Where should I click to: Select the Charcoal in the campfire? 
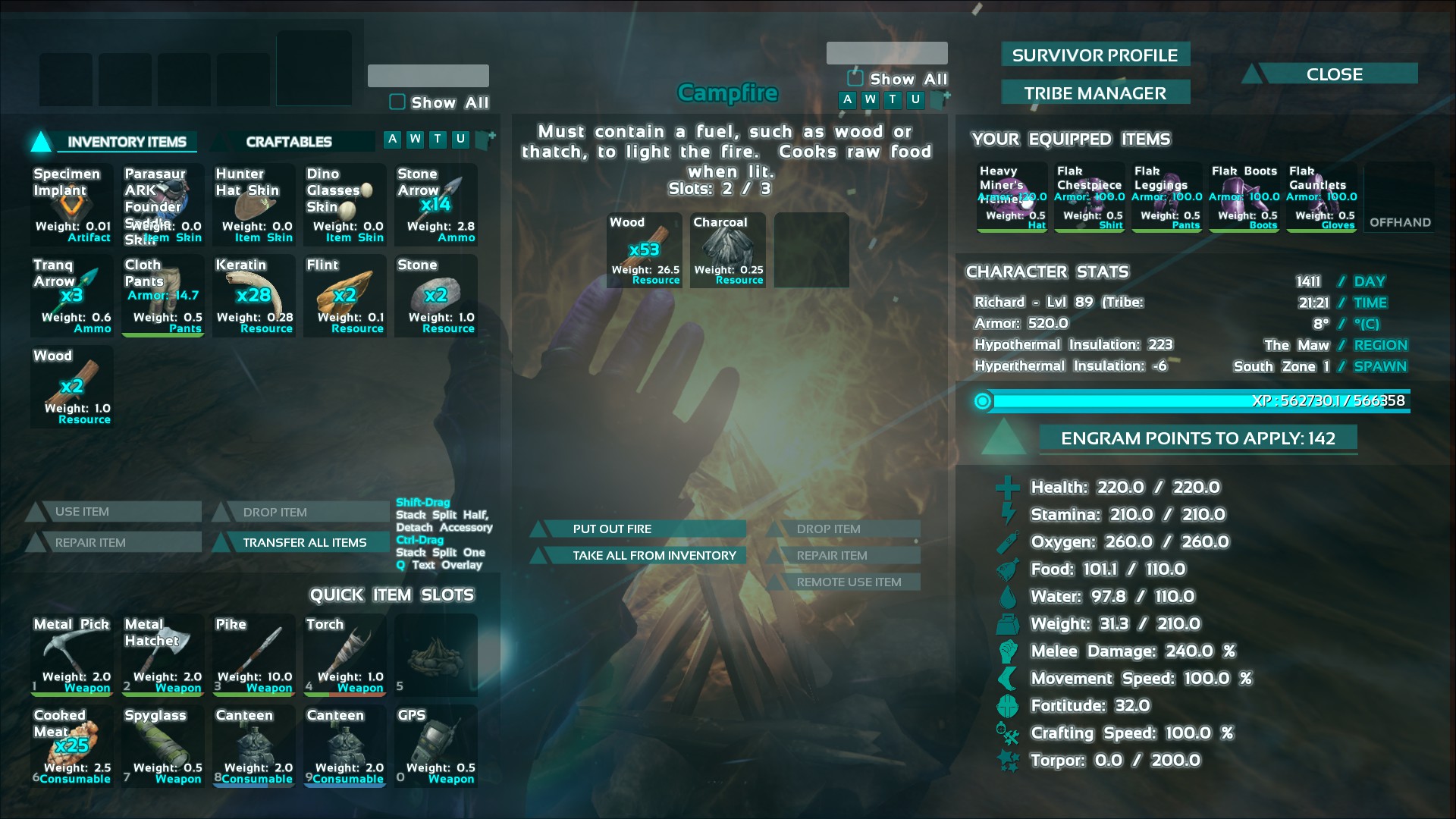pos(728,251)
